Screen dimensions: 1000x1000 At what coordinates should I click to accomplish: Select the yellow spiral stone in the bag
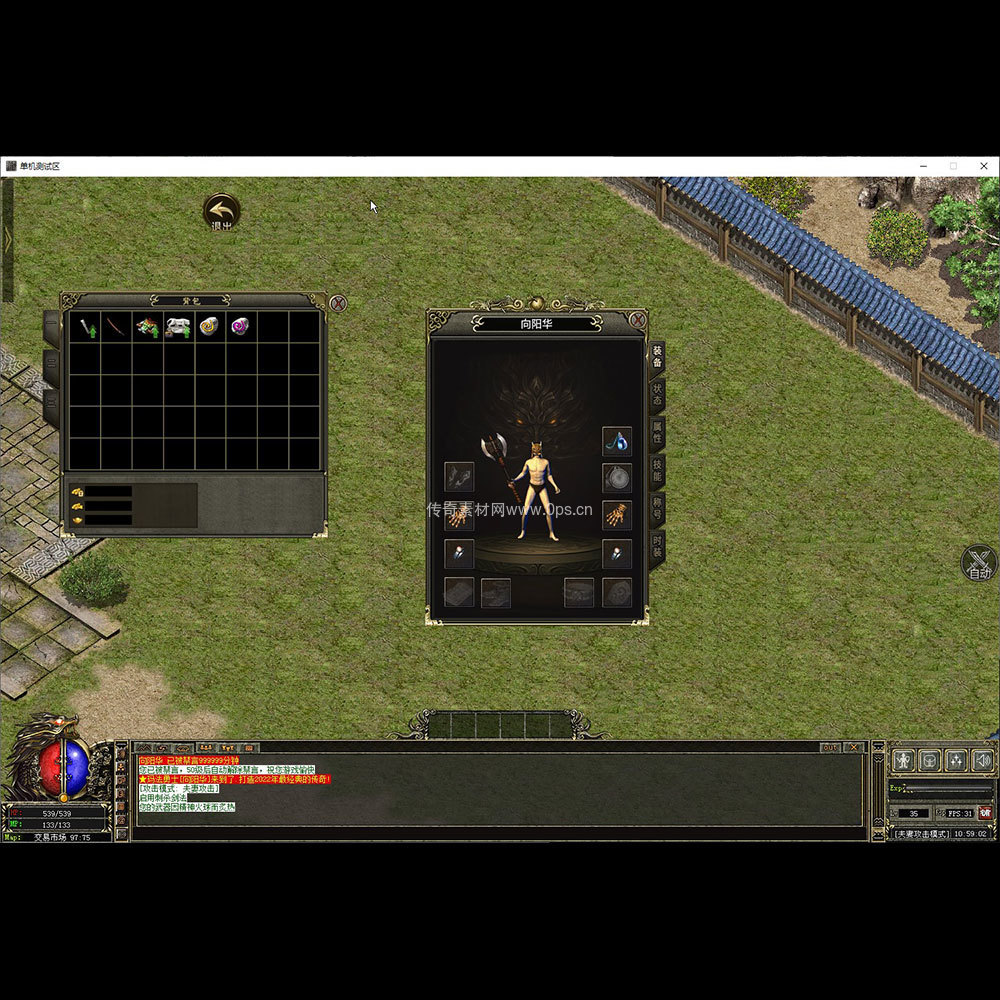point(209,326)
